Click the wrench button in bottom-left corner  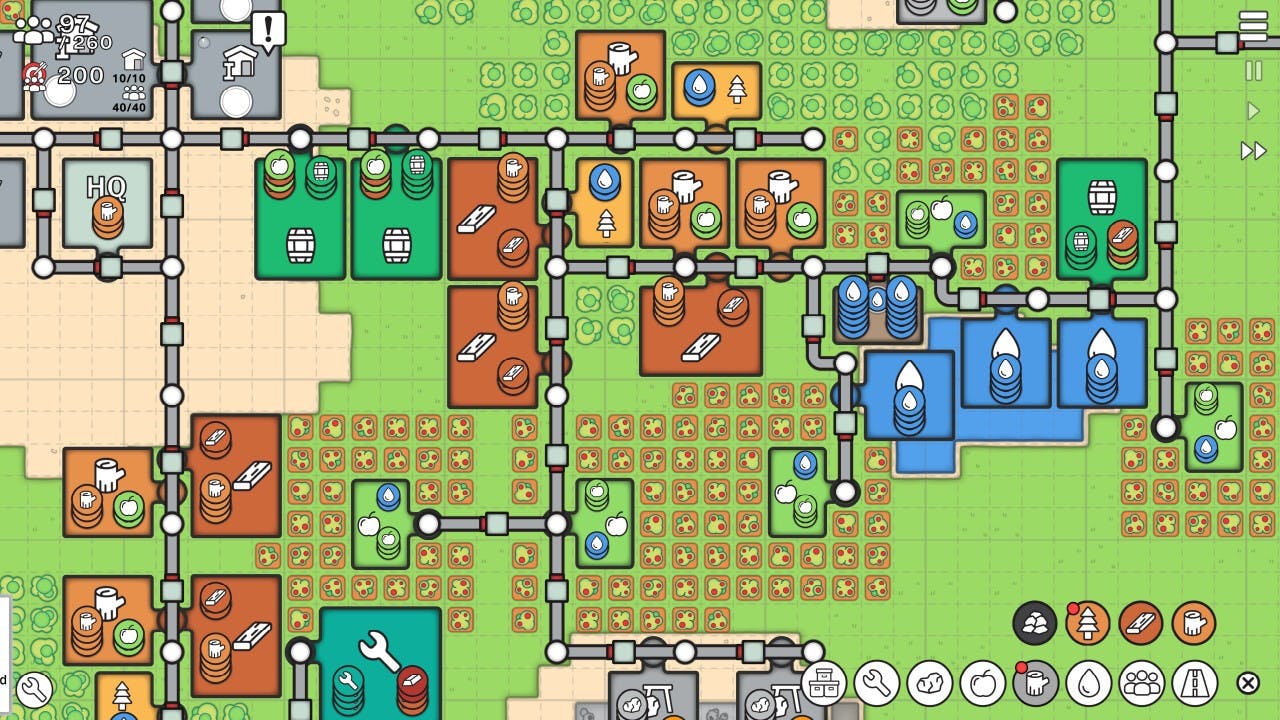pos(33,689)
